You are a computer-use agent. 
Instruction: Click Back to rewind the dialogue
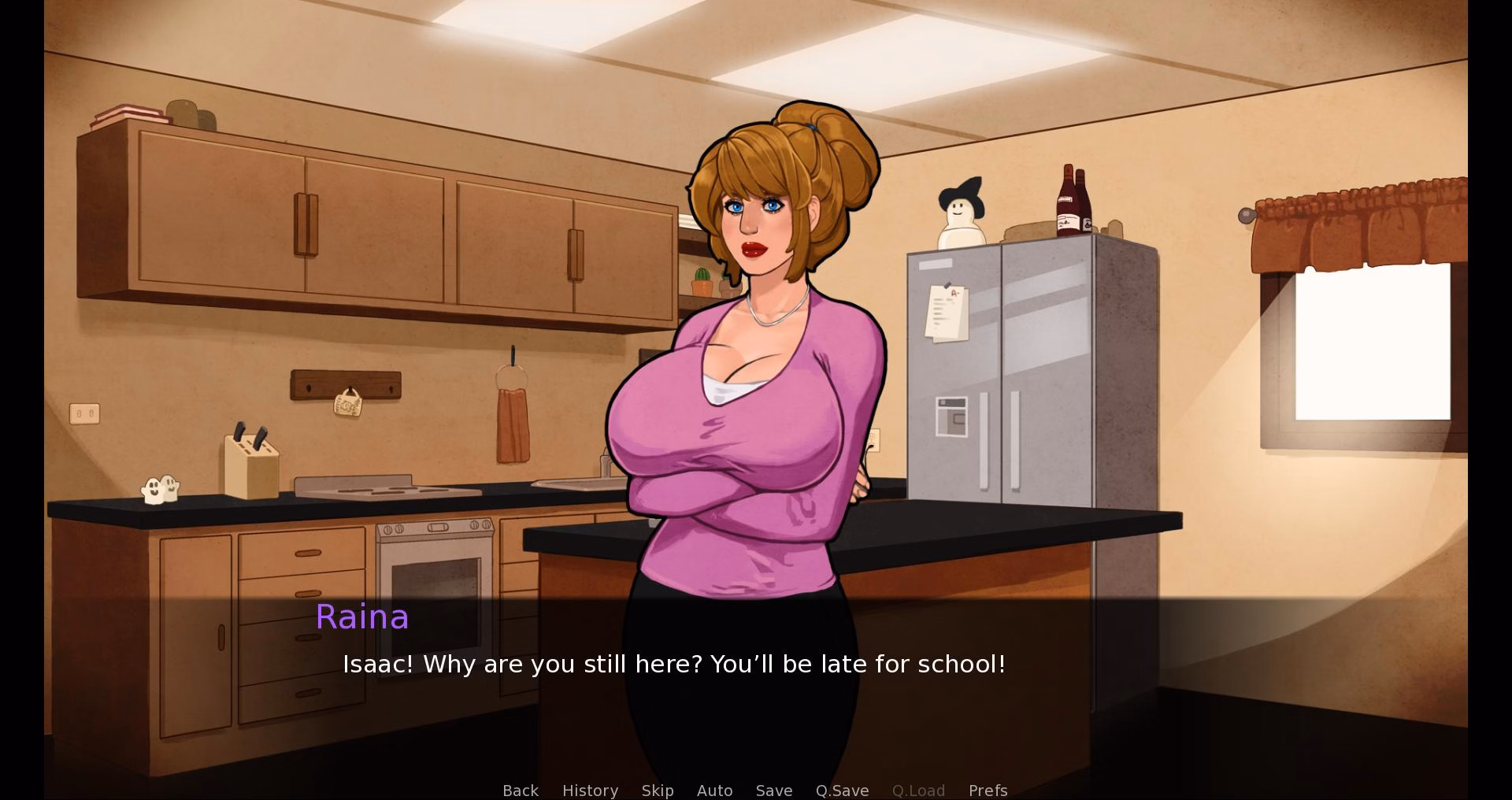pos(521,791)
